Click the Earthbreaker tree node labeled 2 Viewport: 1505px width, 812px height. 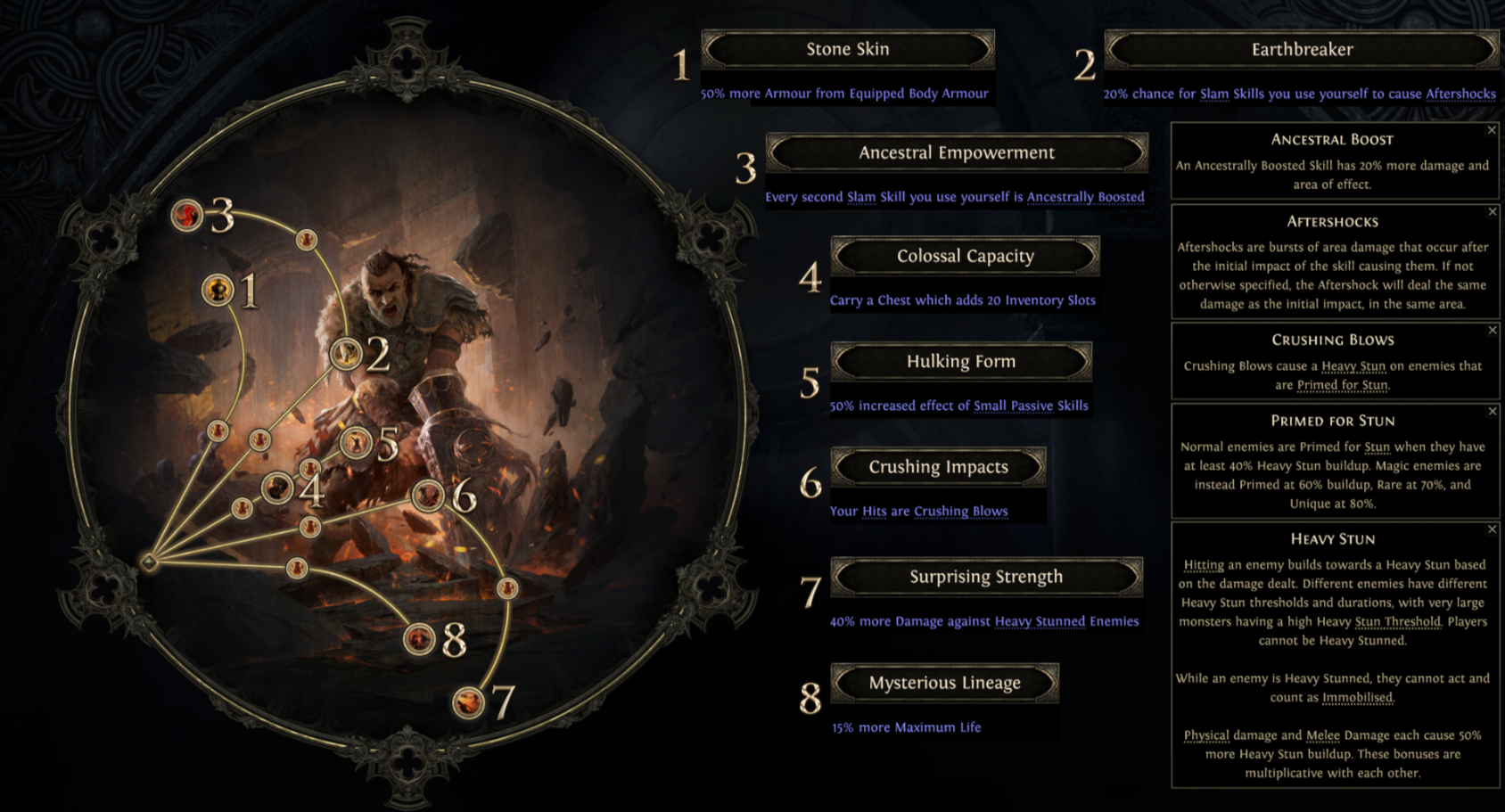pyautogui.click(x=345, y=352)
